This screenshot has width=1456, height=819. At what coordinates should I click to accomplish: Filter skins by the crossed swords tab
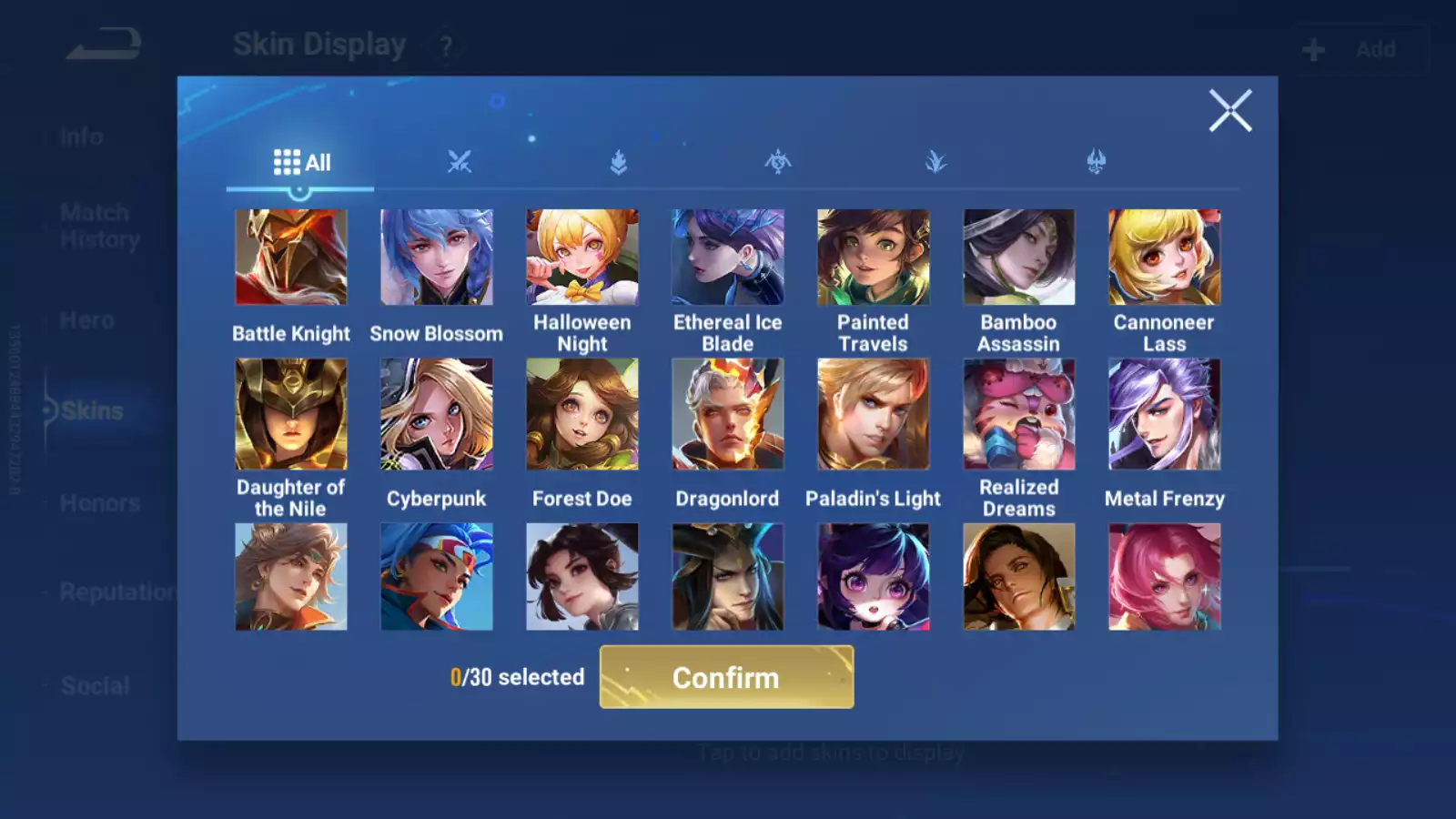pyautogui.click(x=460, y=163)
